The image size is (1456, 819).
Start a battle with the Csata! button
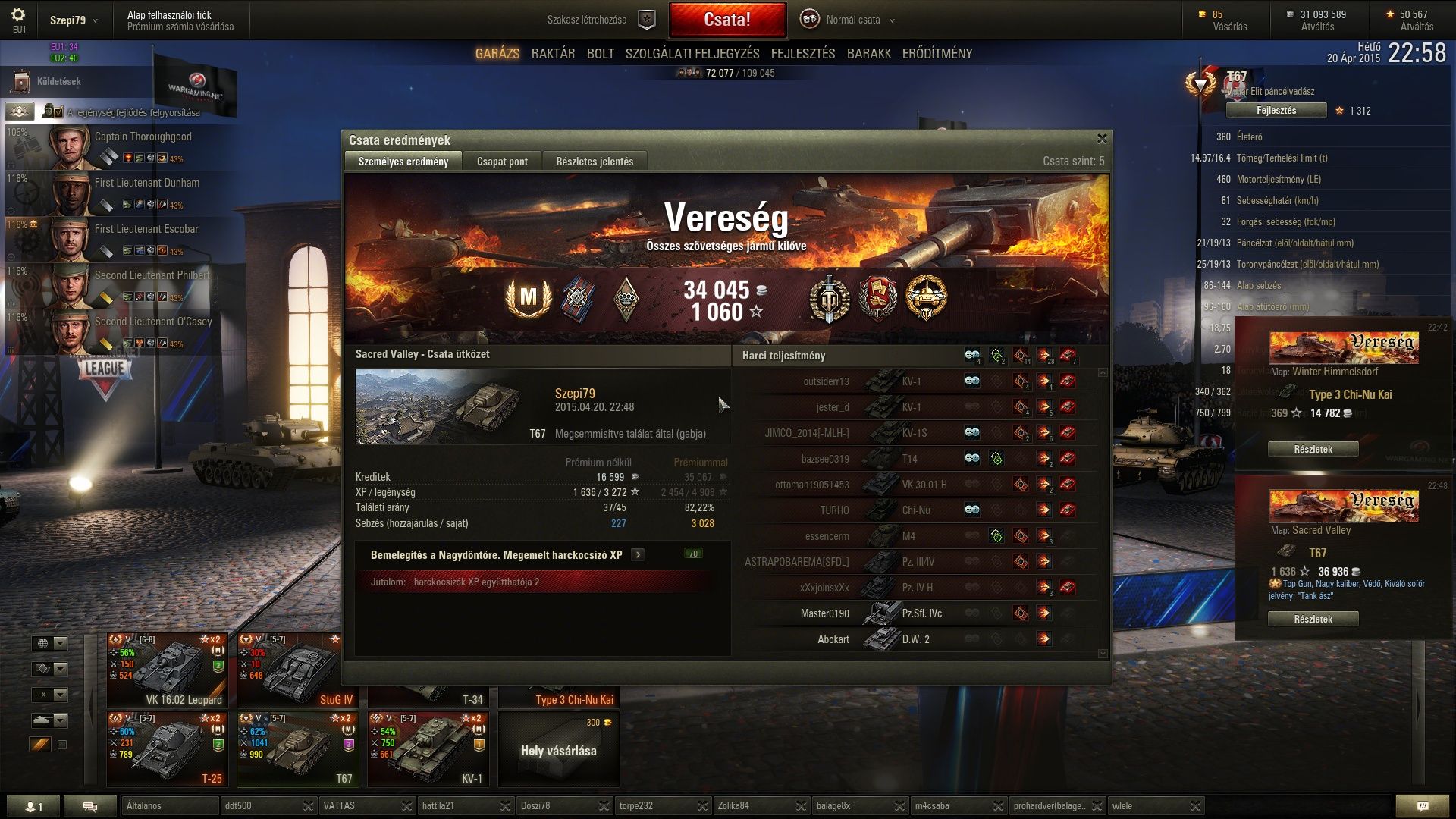[727, 20]
